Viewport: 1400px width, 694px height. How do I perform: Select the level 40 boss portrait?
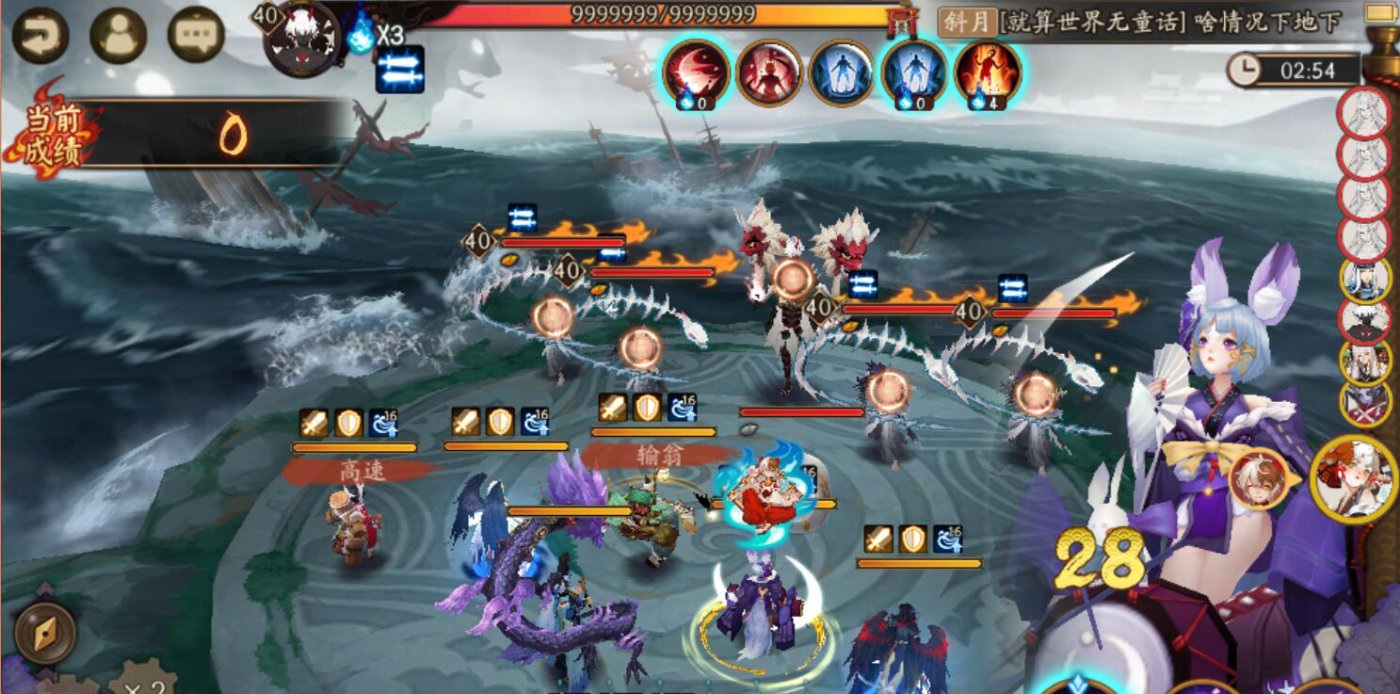[301, 40]
